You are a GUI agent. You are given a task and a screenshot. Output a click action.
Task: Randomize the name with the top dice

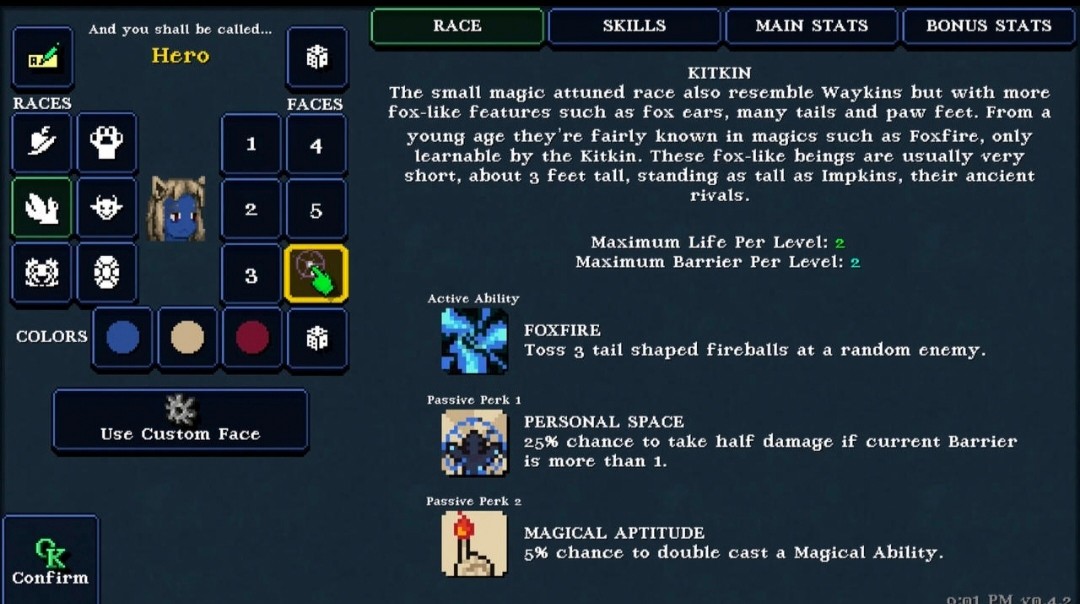[x=317, y=58]
